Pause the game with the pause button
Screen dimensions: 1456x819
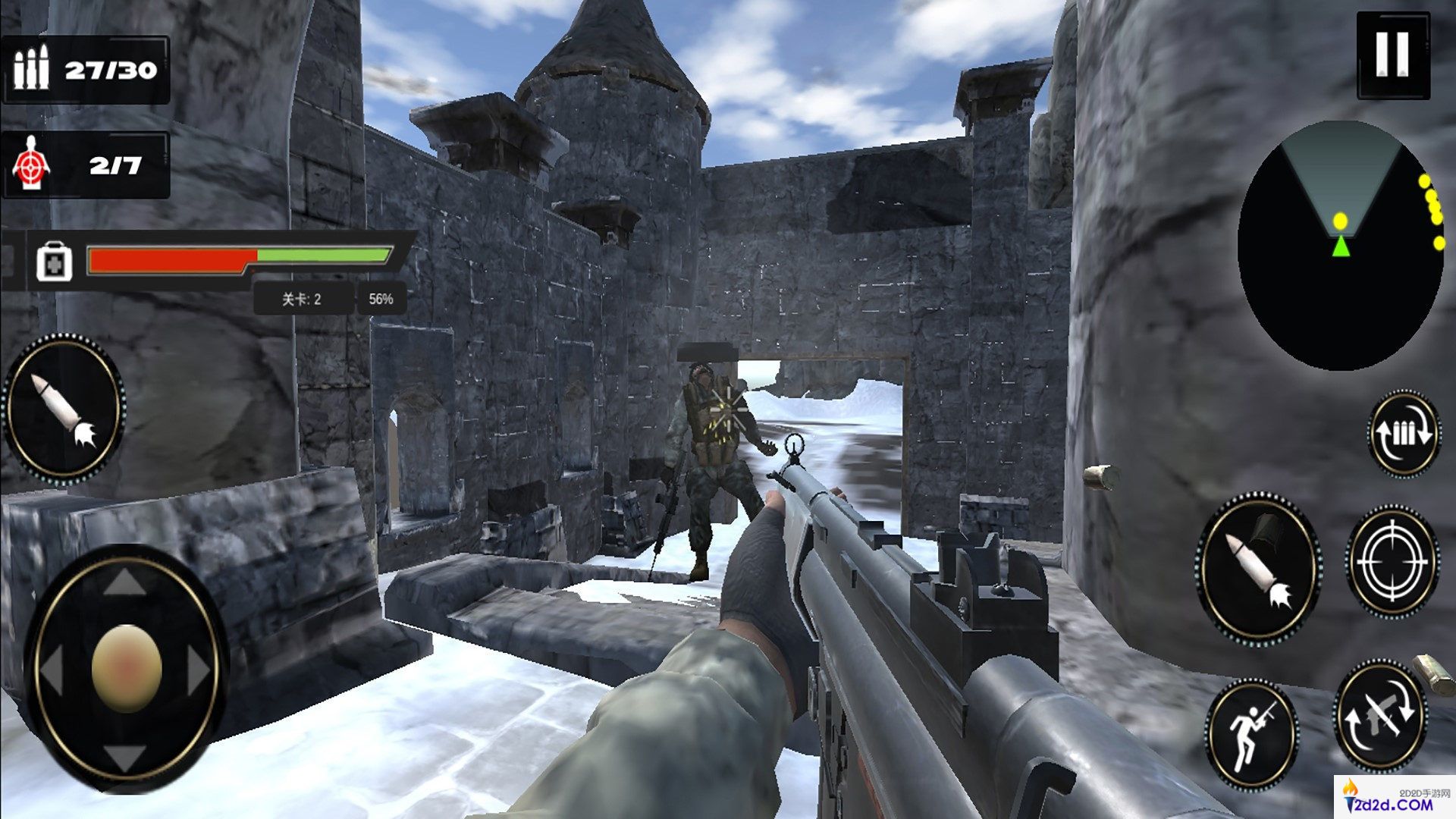1392,55
